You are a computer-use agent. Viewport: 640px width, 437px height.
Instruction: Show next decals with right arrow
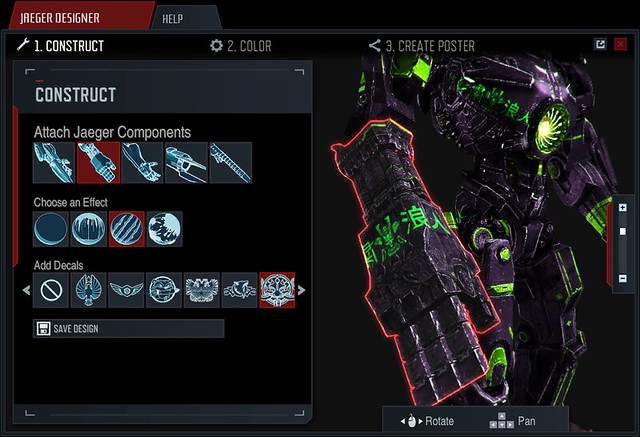[302, 291]
